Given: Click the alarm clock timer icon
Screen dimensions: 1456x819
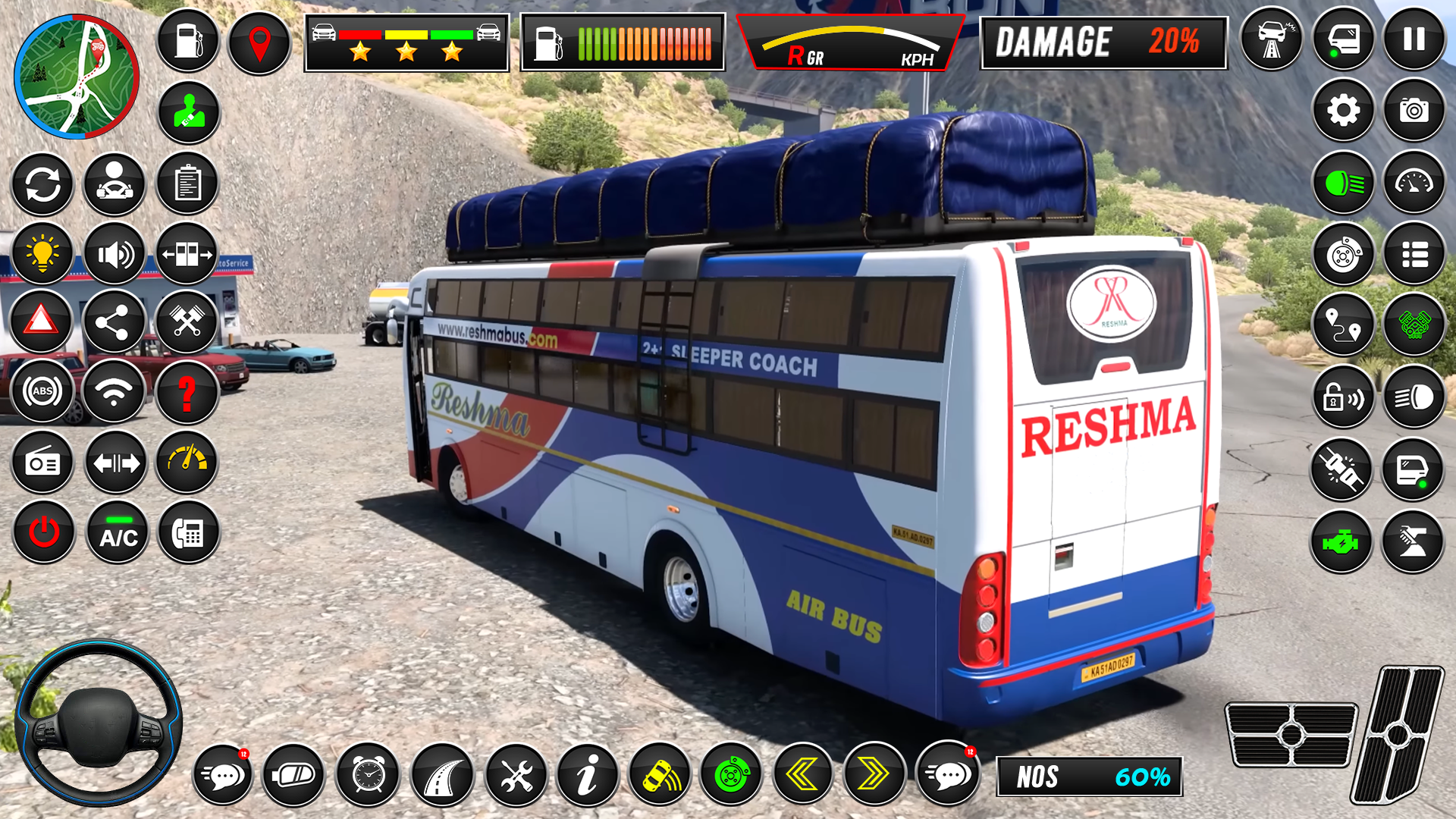Looking at the screenshot, I should pos(365,775).
